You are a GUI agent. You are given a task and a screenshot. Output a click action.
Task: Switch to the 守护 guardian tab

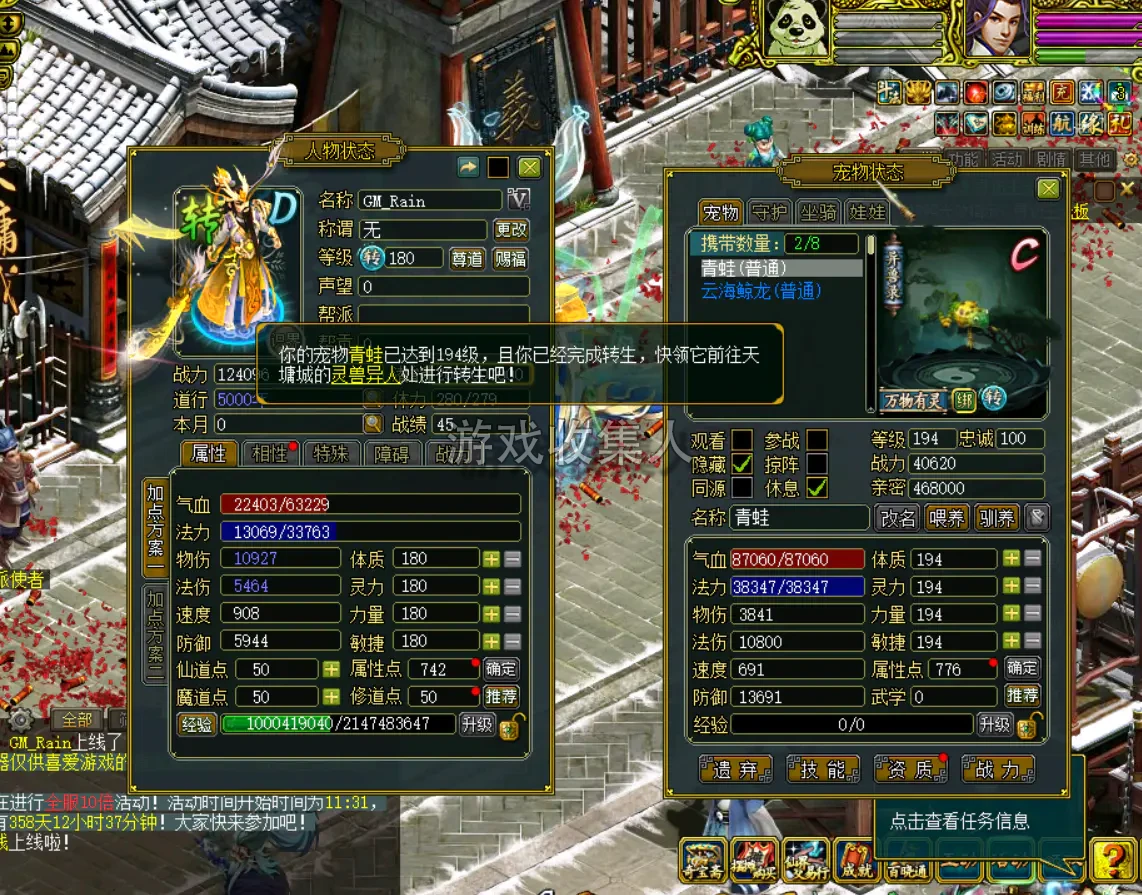click(x=769, y=212)
